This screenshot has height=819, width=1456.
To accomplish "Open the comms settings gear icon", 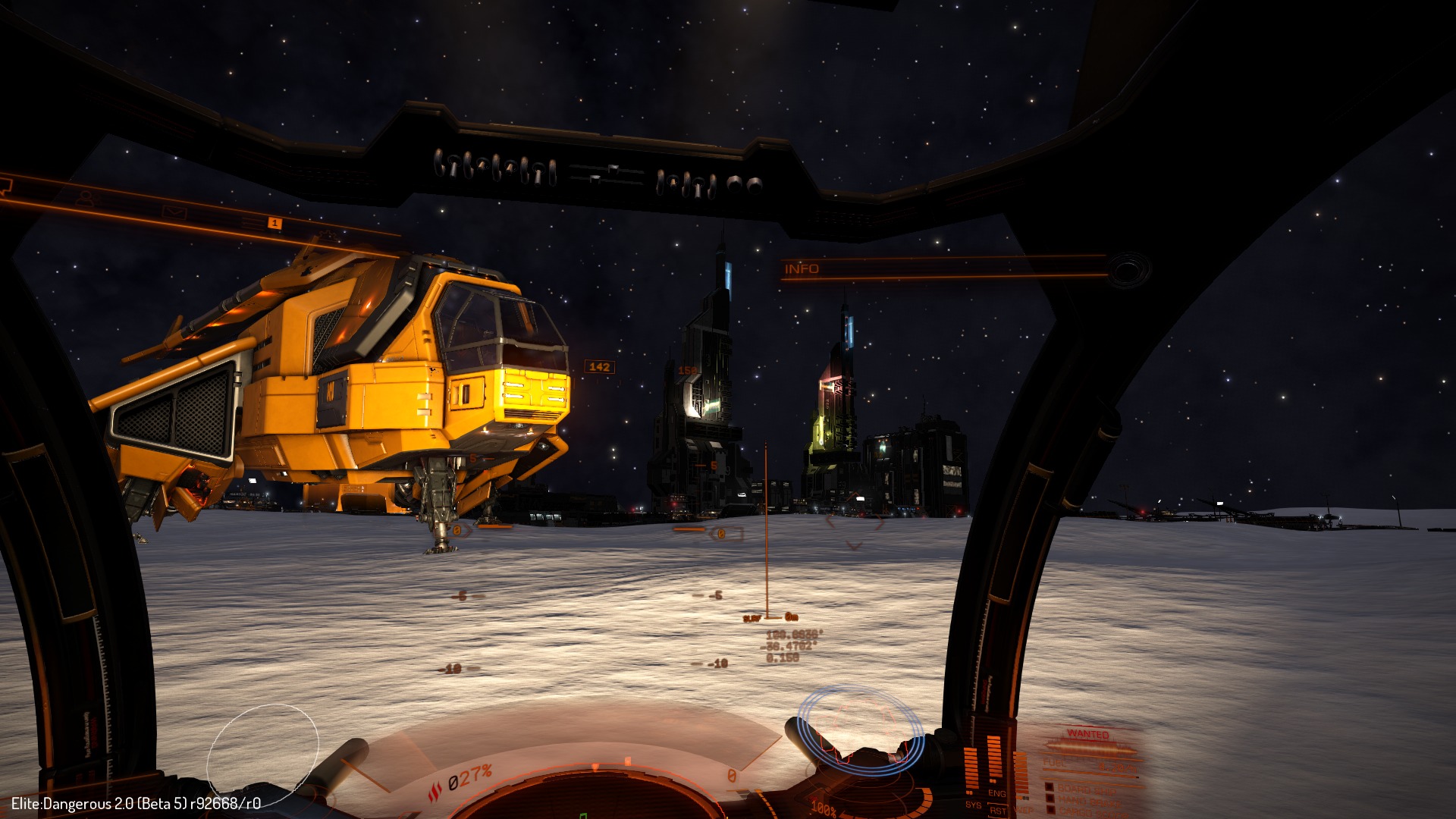I will (329, 235).
